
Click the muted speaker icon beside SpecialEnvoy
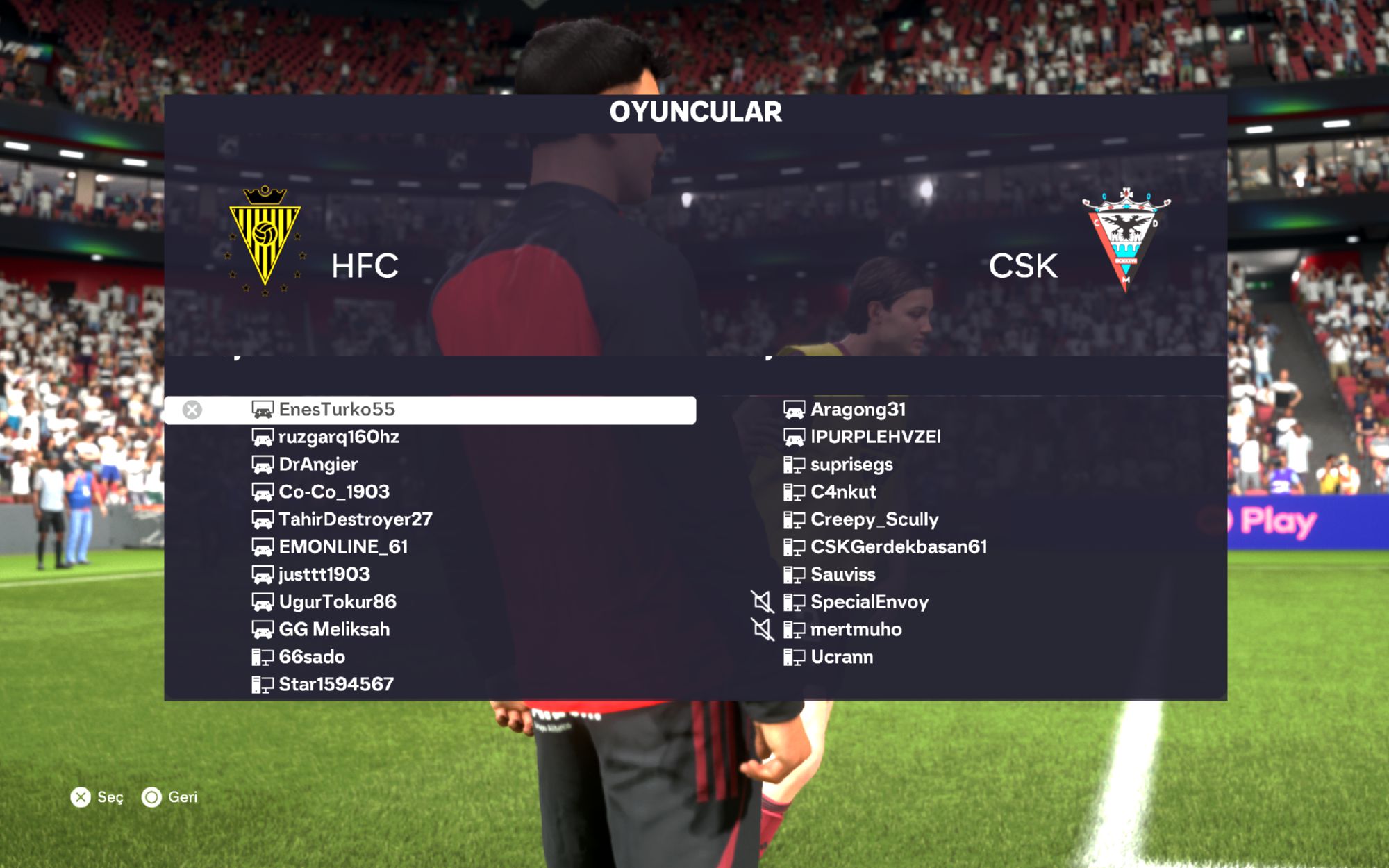pyautogui.click(x=763, y=602)
